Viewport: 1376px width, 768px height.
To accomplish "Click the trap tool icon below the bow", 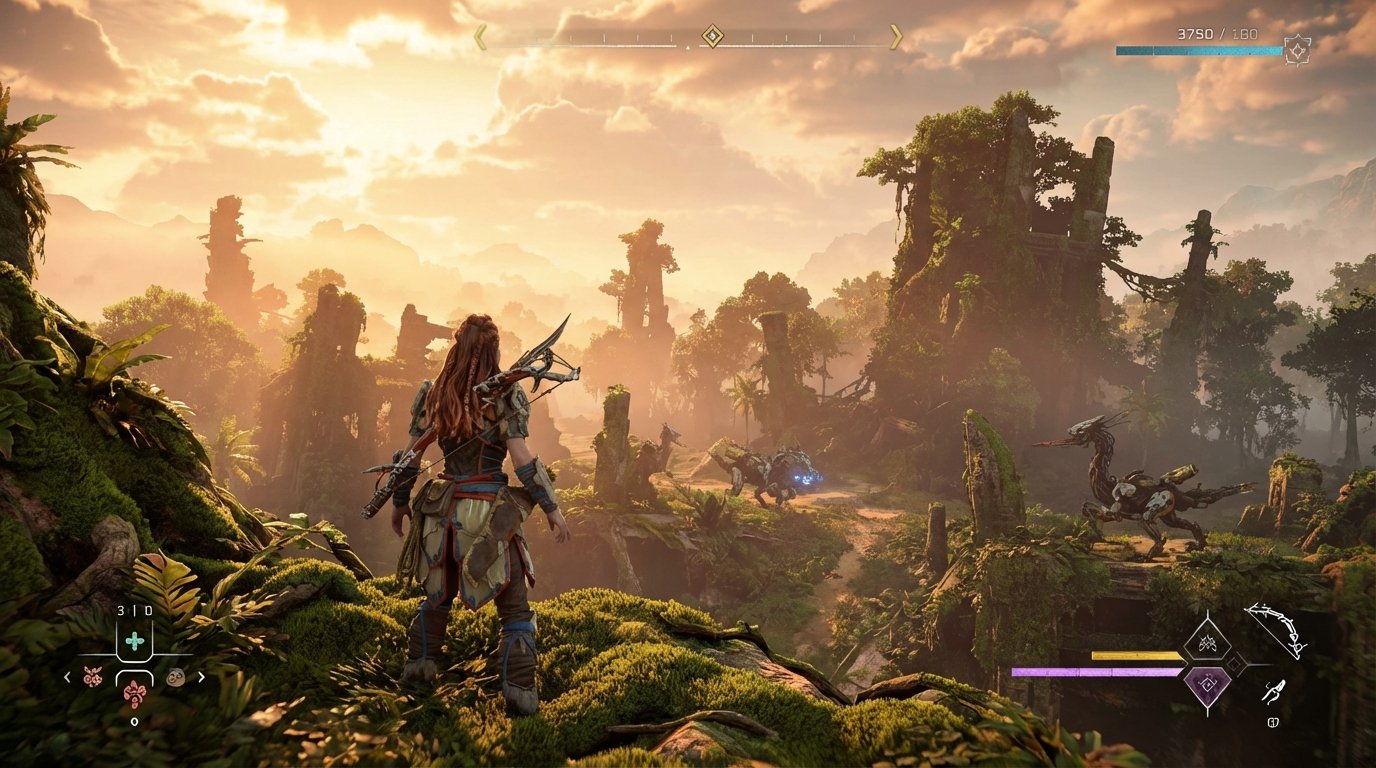I will [x=1275, y=690].
